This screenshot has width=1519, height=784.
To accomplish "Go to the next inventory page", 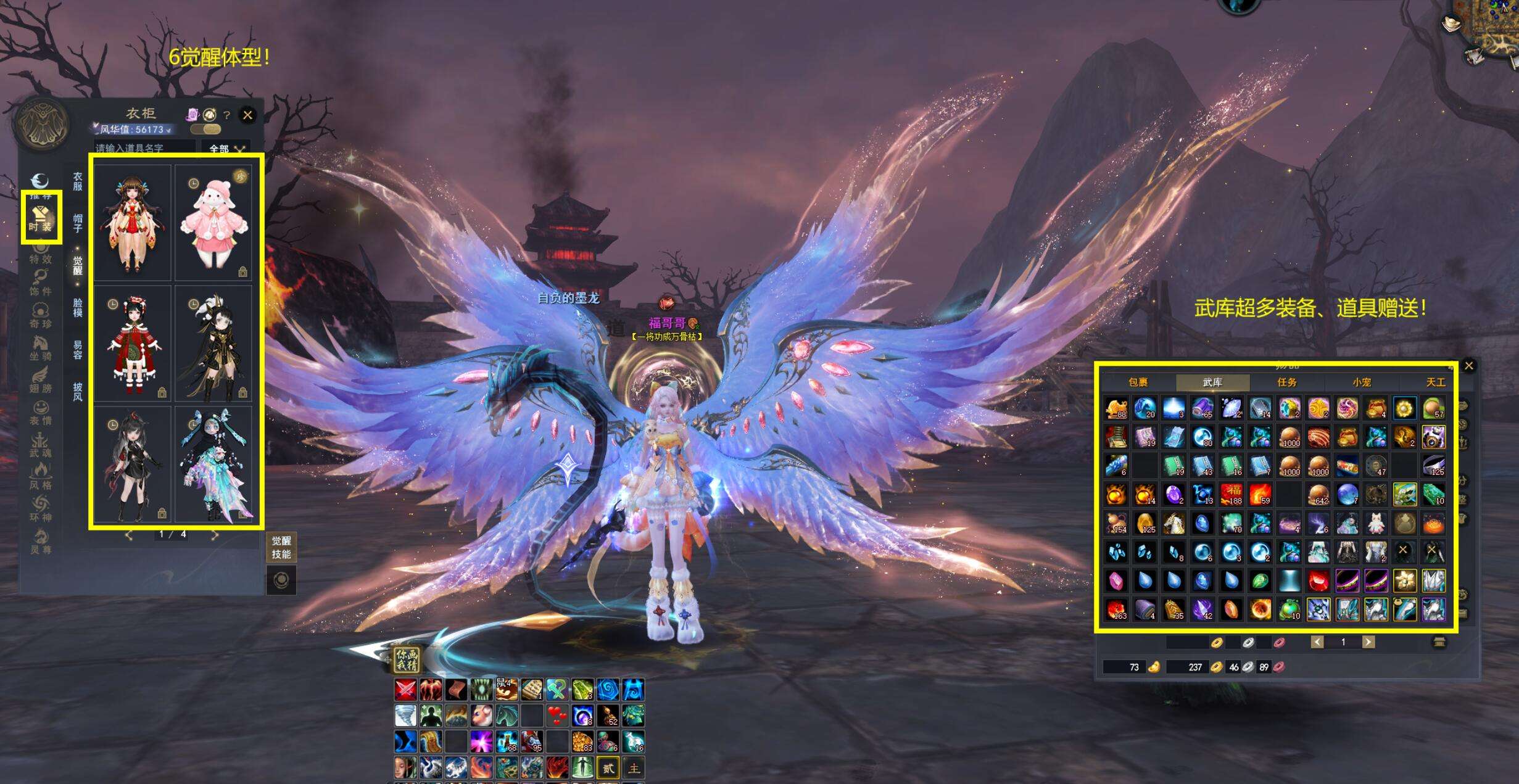I will (1368, 642).
